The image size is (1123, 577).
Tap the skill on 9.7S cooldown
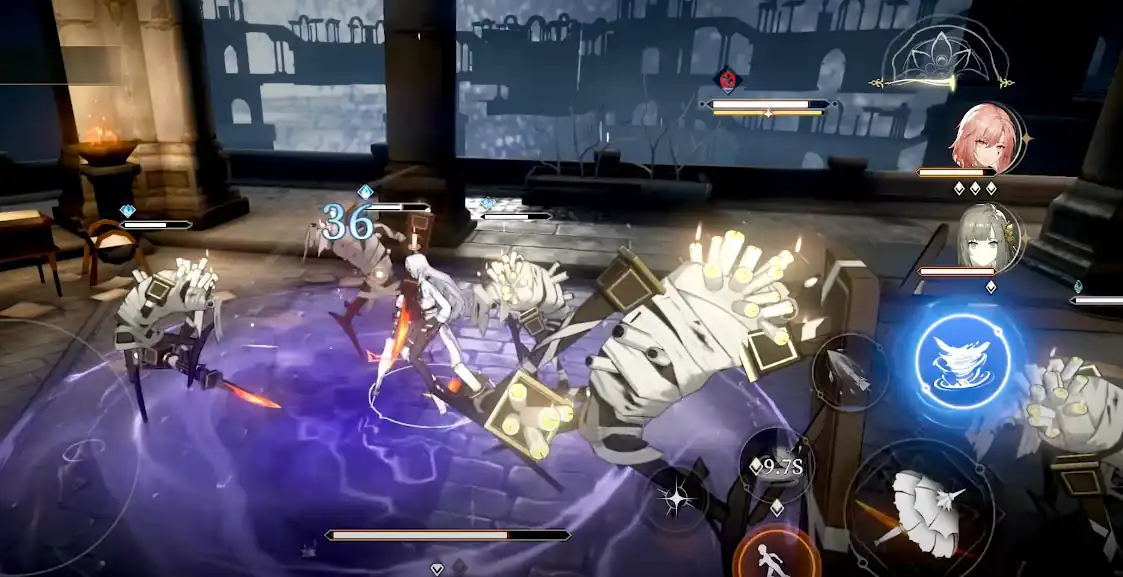[777, 465]
